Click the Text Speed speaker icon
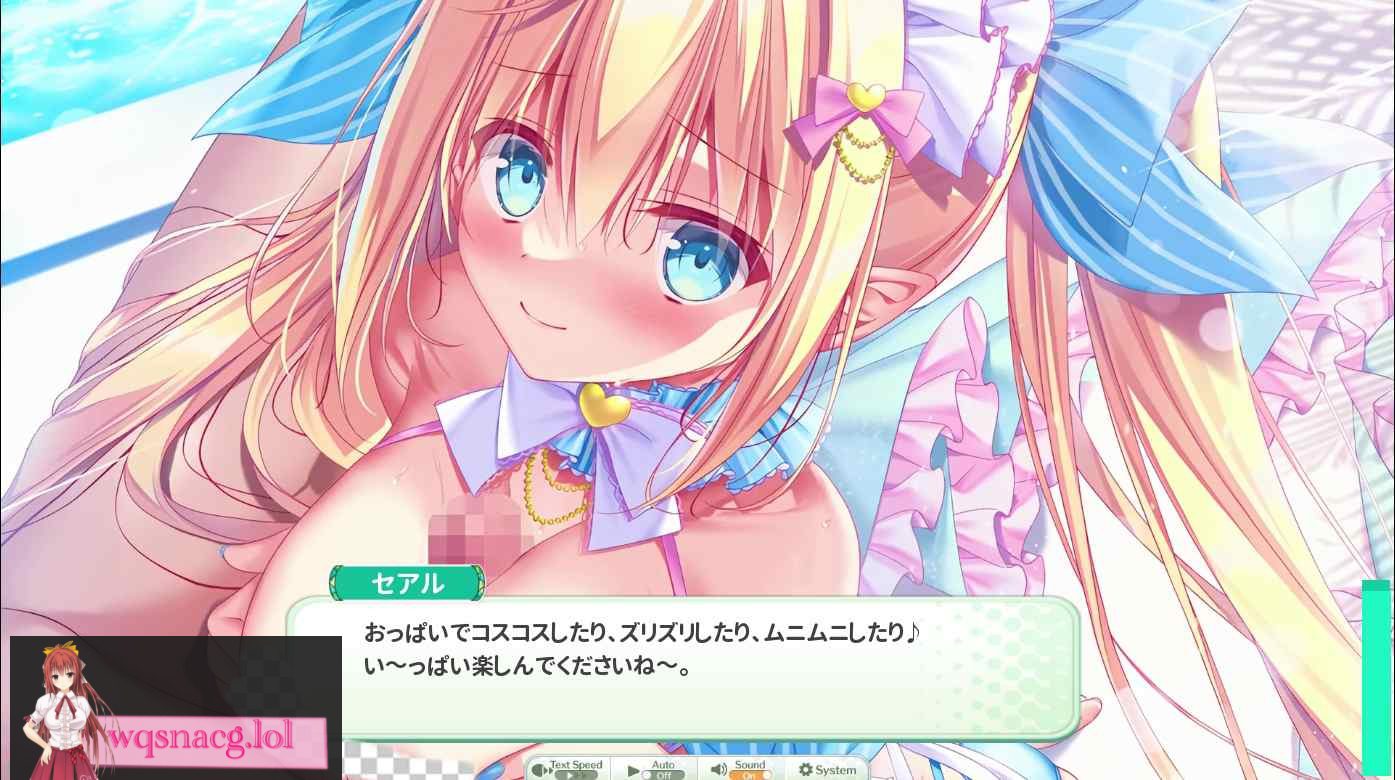 [x=537, y=769]
